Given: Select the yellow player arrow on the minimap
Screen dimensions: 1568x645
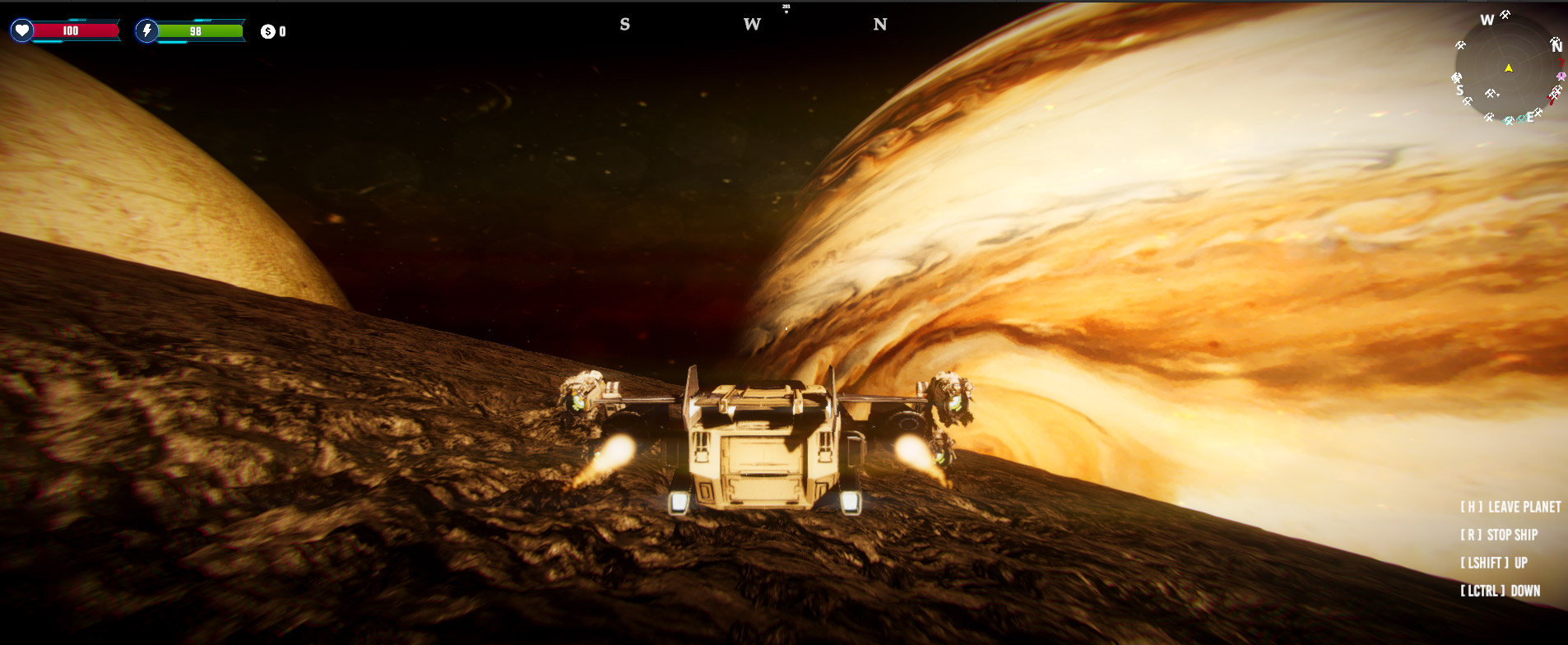Looking at the screenshot, I should point(1509,68).
